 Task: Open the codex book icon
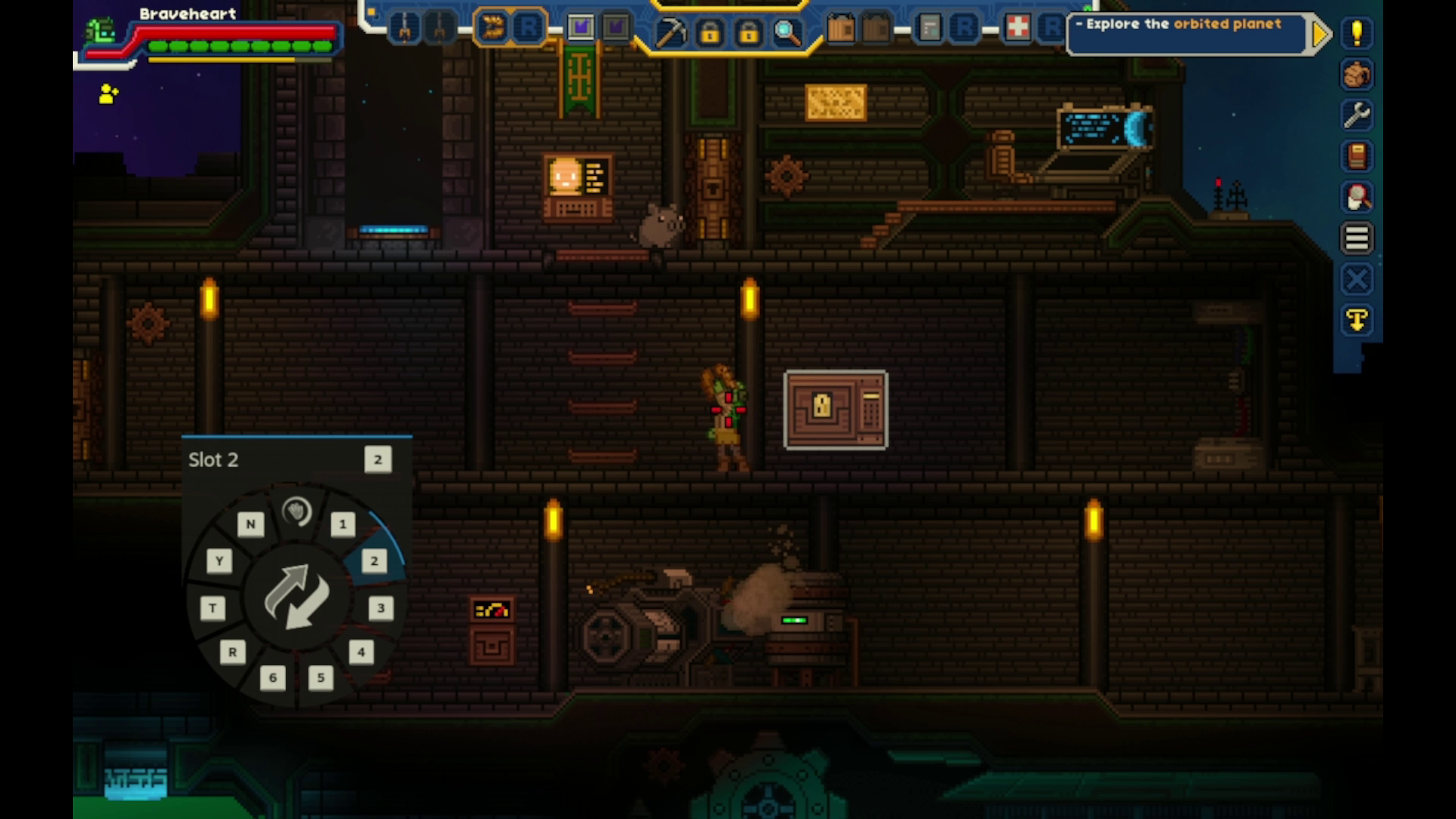(x=1357, y=155)
